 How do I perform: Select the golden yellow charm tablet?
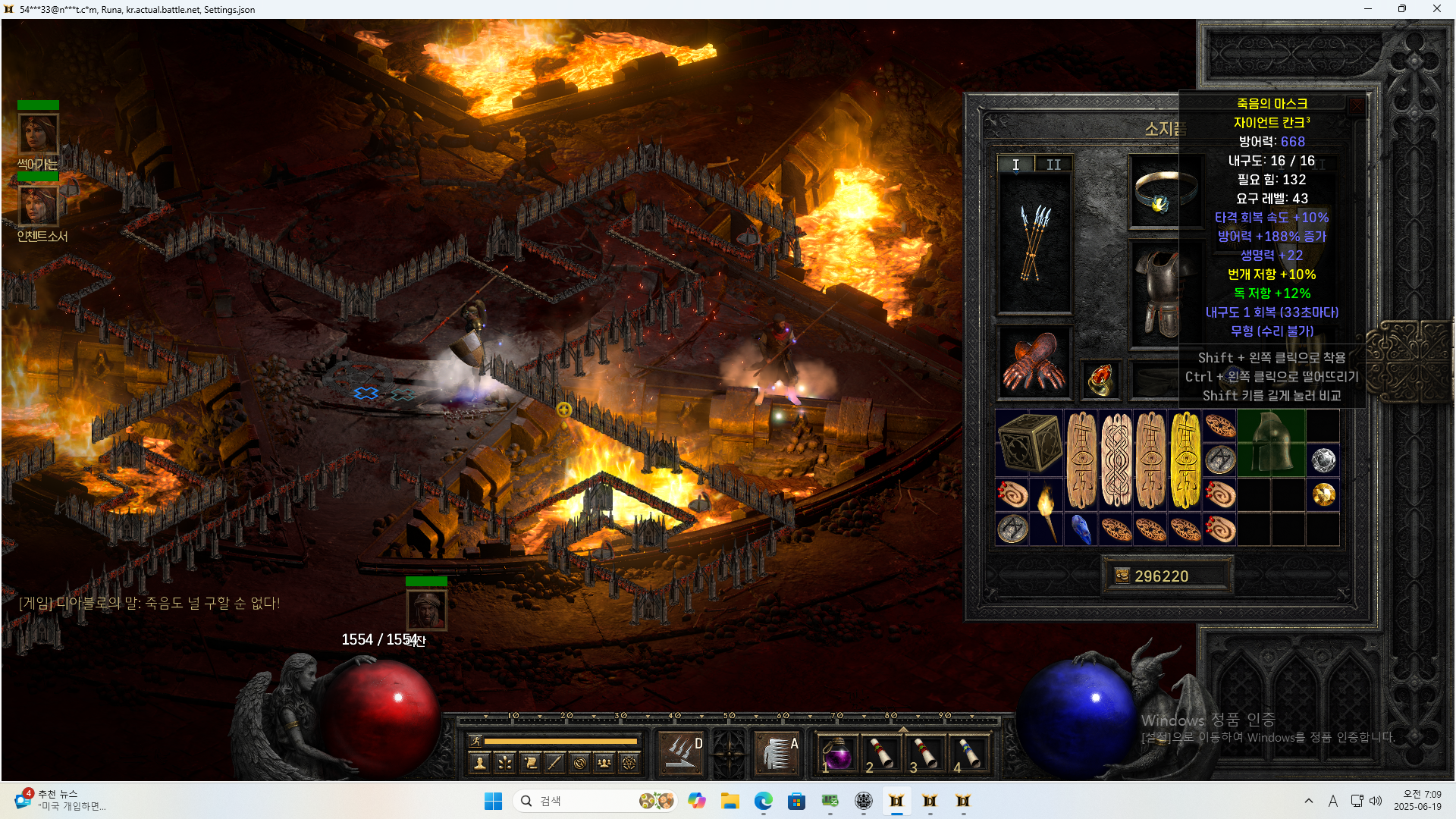(1185, 460)
